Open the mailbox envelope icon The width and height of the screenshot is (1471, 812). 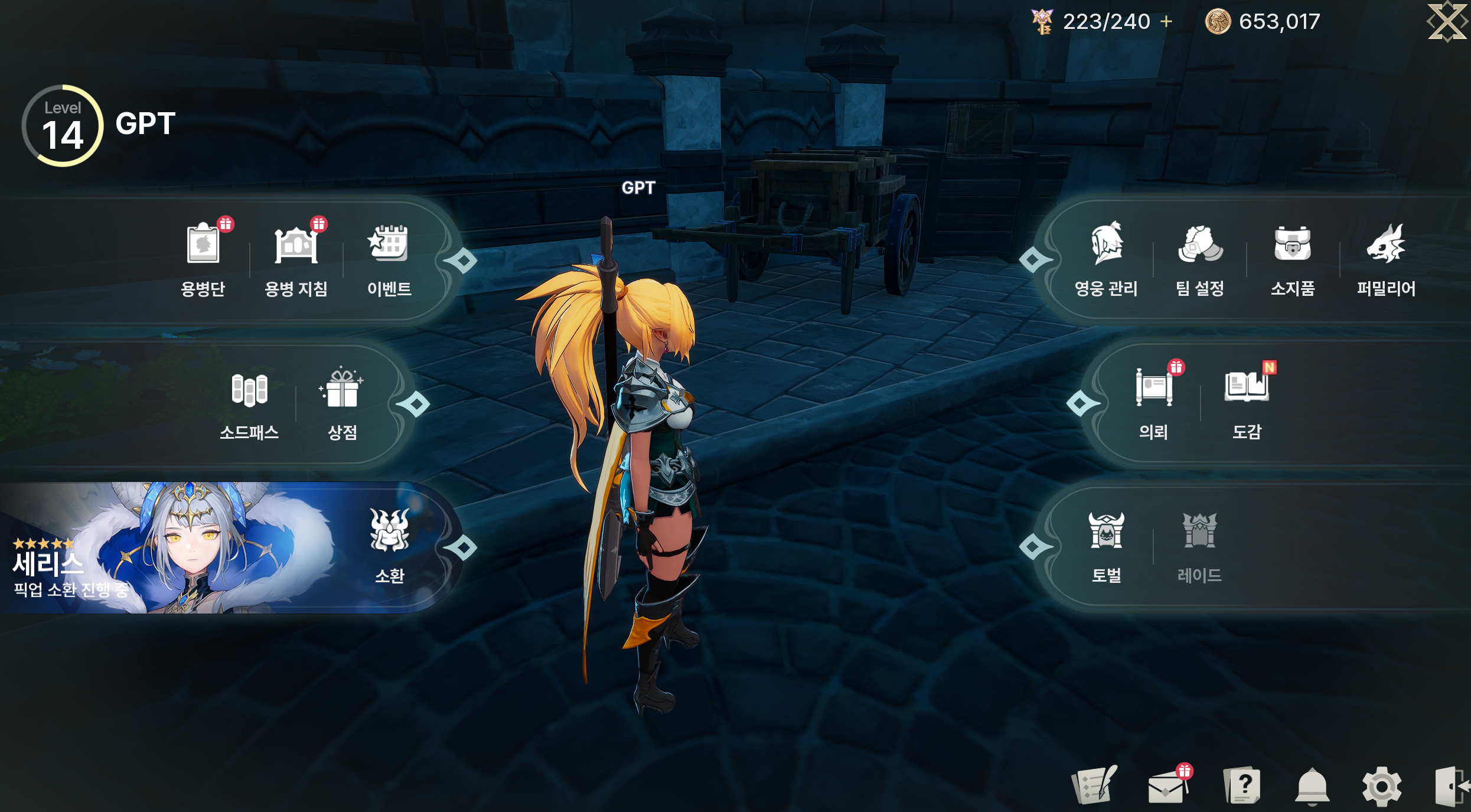(1167, 787)
